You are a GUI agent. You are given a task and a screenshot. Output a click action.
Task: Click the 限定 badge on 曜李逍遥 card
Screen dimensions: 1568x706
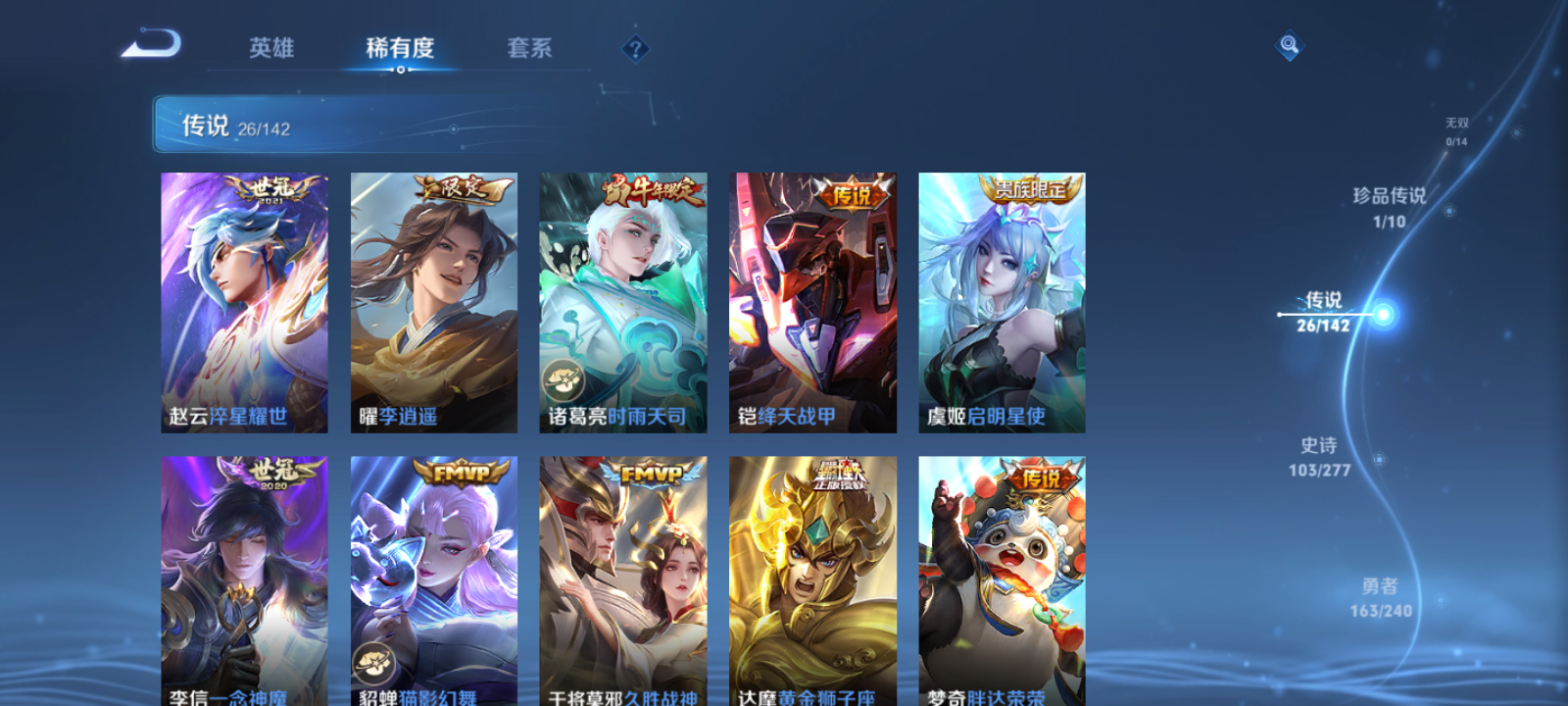459,190
